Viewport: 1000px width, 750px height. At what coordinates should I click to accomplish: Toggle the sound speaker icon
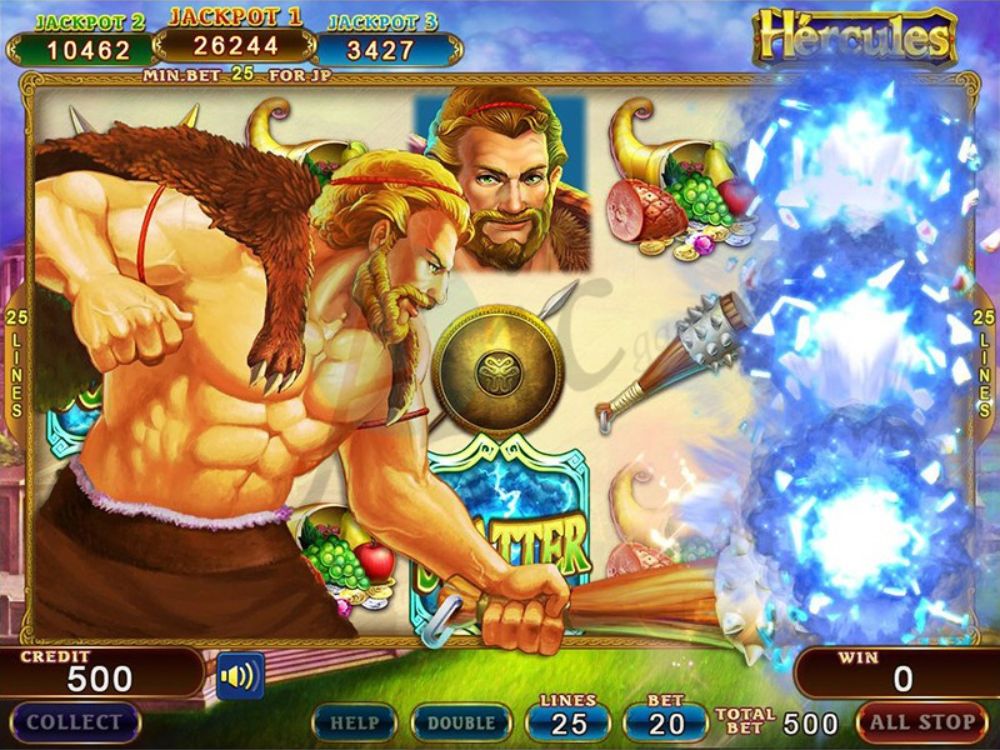coord(240,676)
